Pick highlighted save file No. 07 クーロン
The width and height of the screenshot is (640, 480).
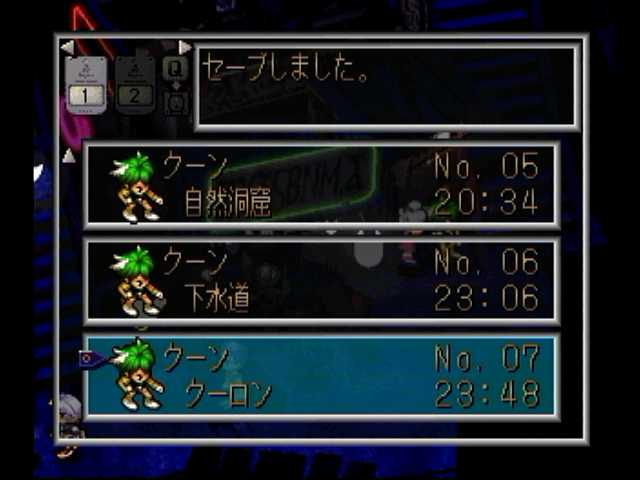pos(321,376)
